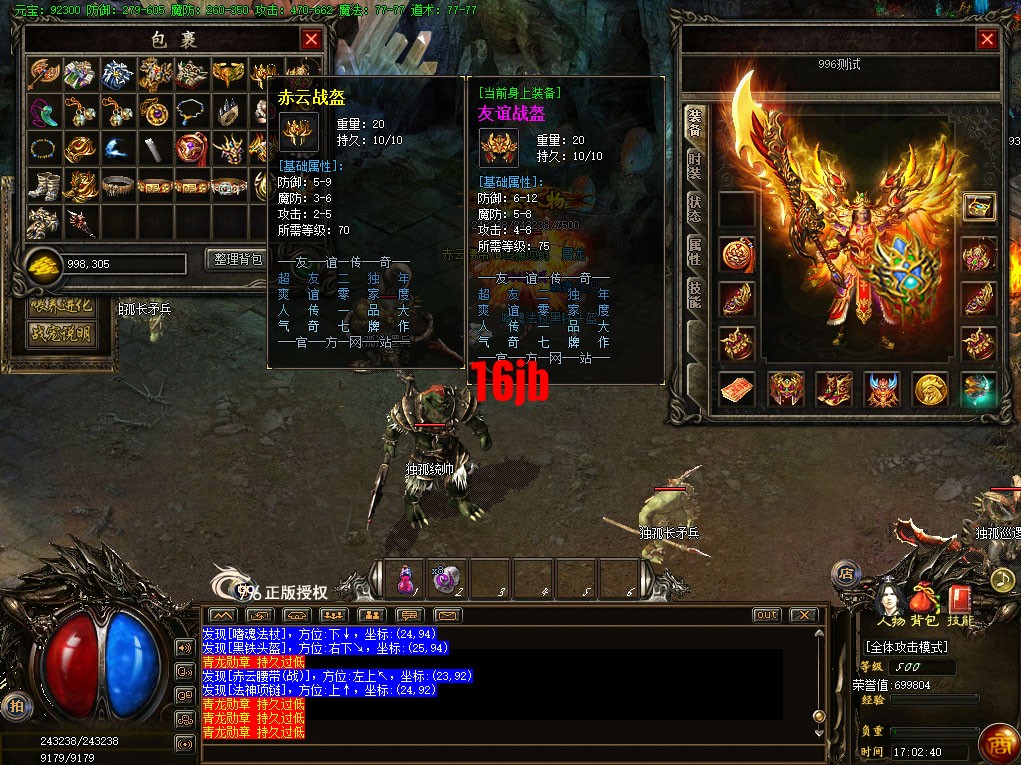This screenshot has width=1021, height=765.
Task: Open the 店 shop button
Action: [845, 574]
